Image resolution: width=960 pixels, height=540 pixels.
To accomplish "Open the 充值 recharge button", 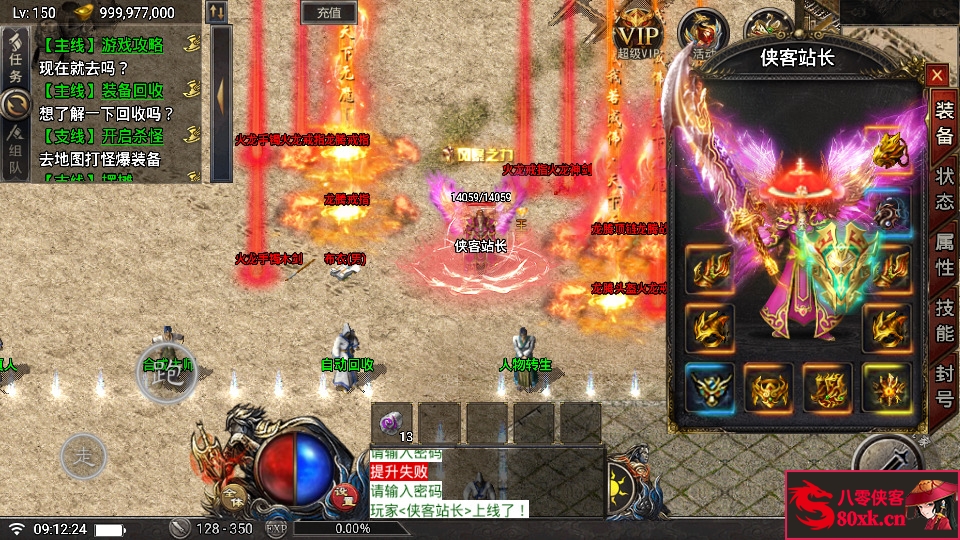I will tap(328, 13).
